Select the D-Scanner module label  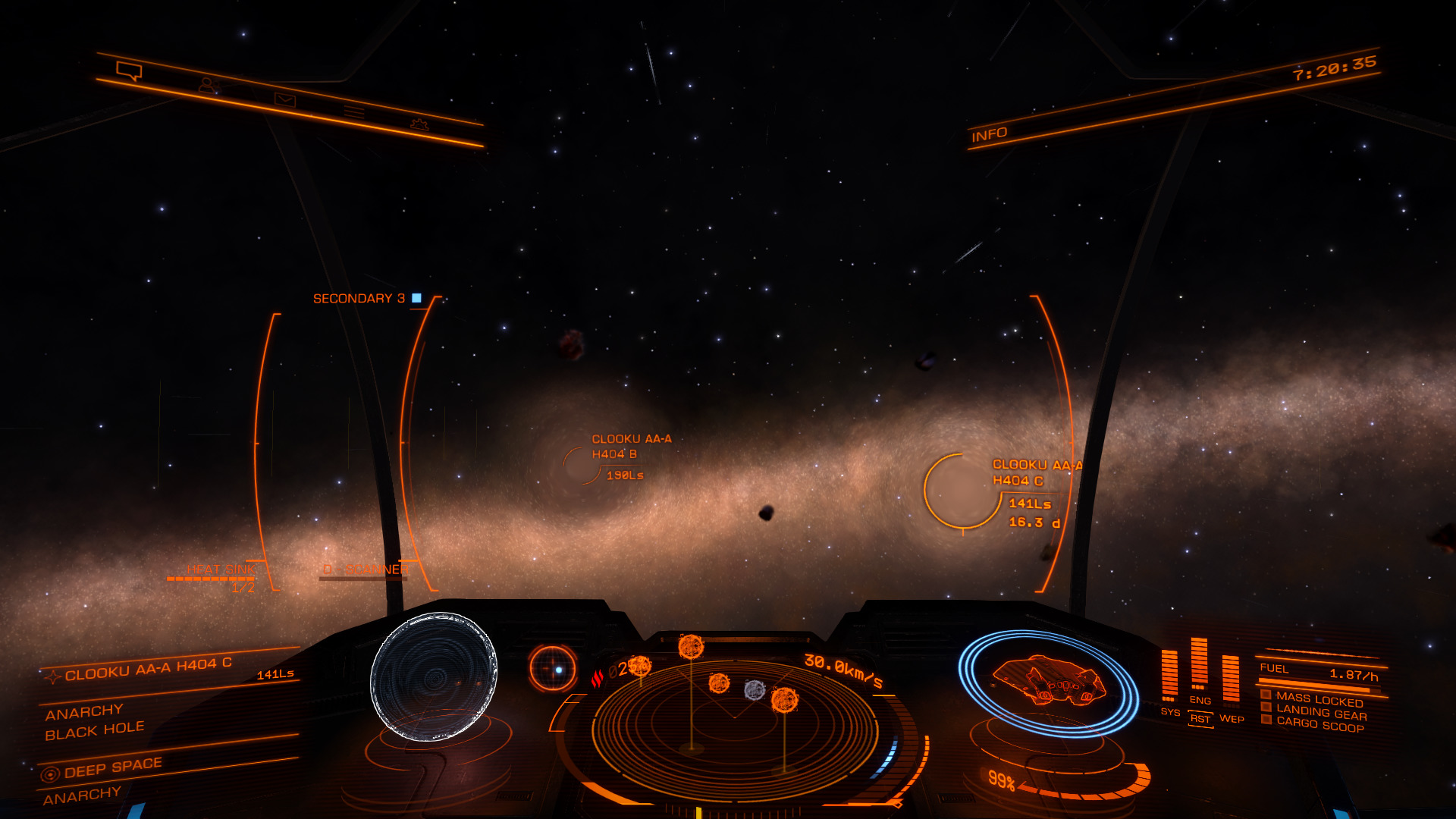tap(366, 570)
